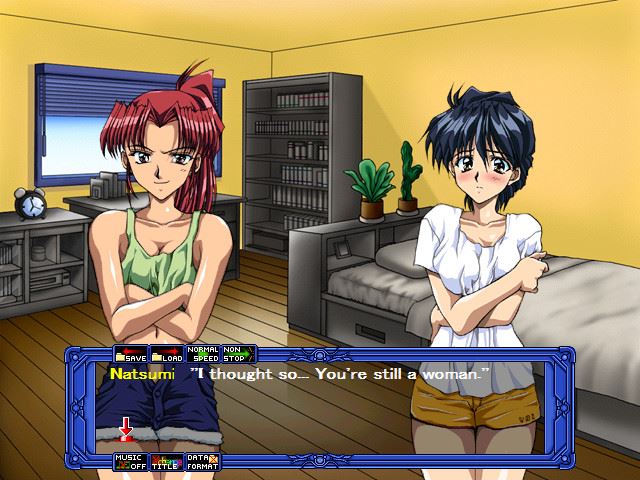Return to the Title screen
This screenshot has height=480, width=640.
(167, 461)
